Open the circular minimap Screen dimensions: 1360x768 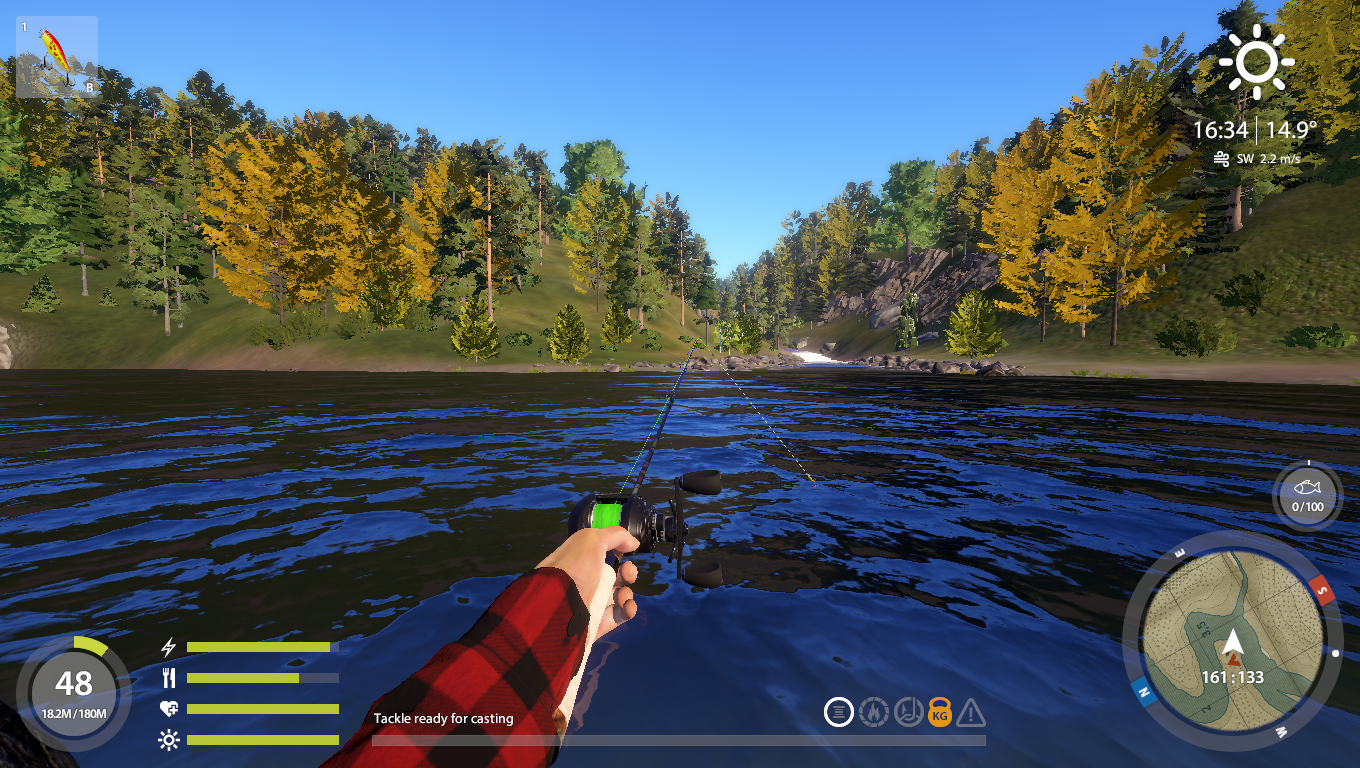[x=1231, y=640]
